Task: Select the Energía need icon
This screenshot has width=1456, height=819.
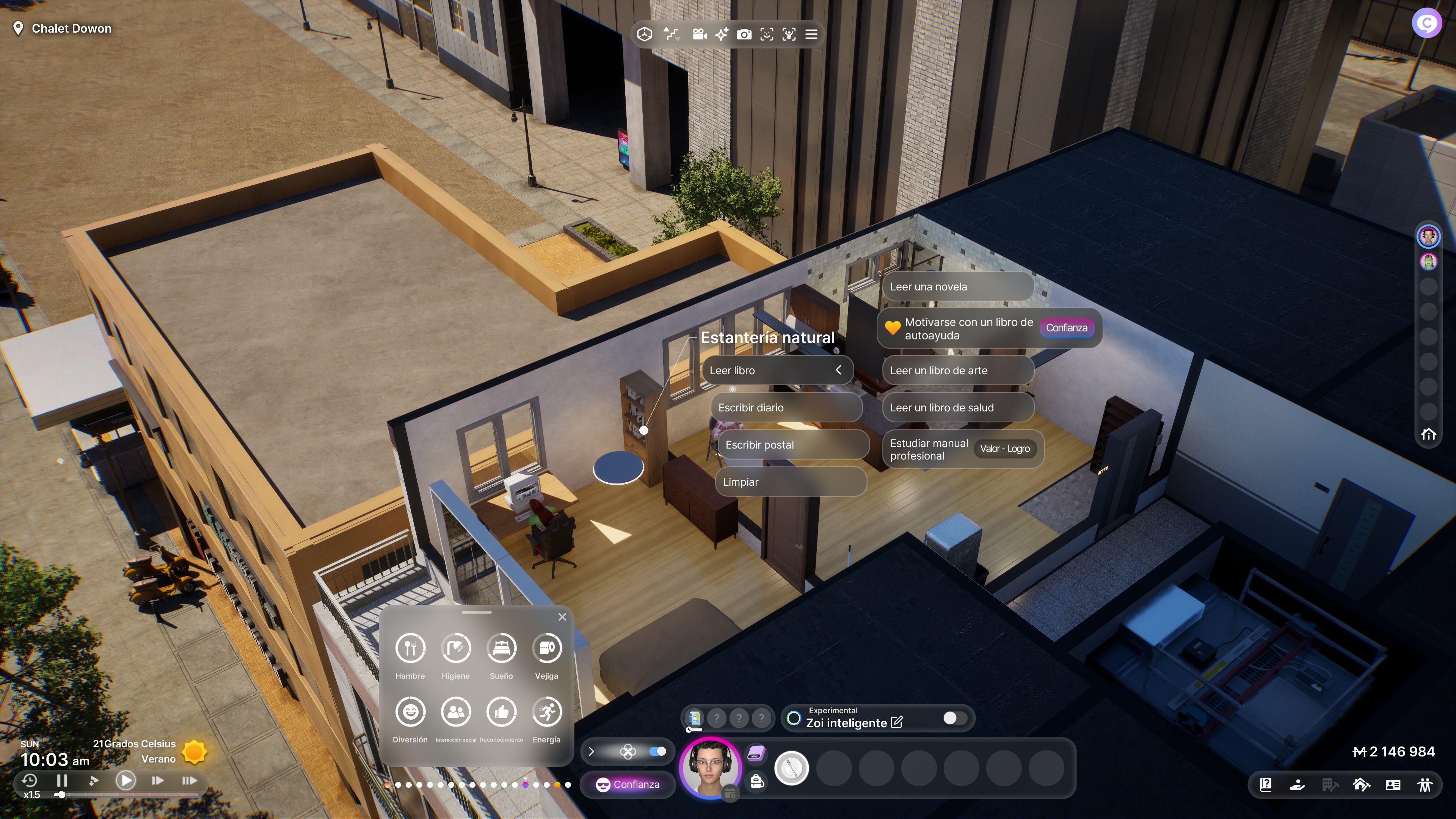Action: (546, 712)
